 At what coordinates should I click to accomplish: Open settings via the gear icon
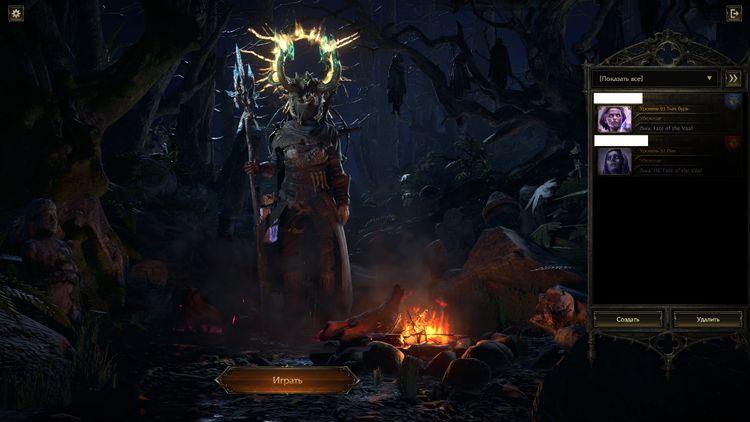[16, 15]
